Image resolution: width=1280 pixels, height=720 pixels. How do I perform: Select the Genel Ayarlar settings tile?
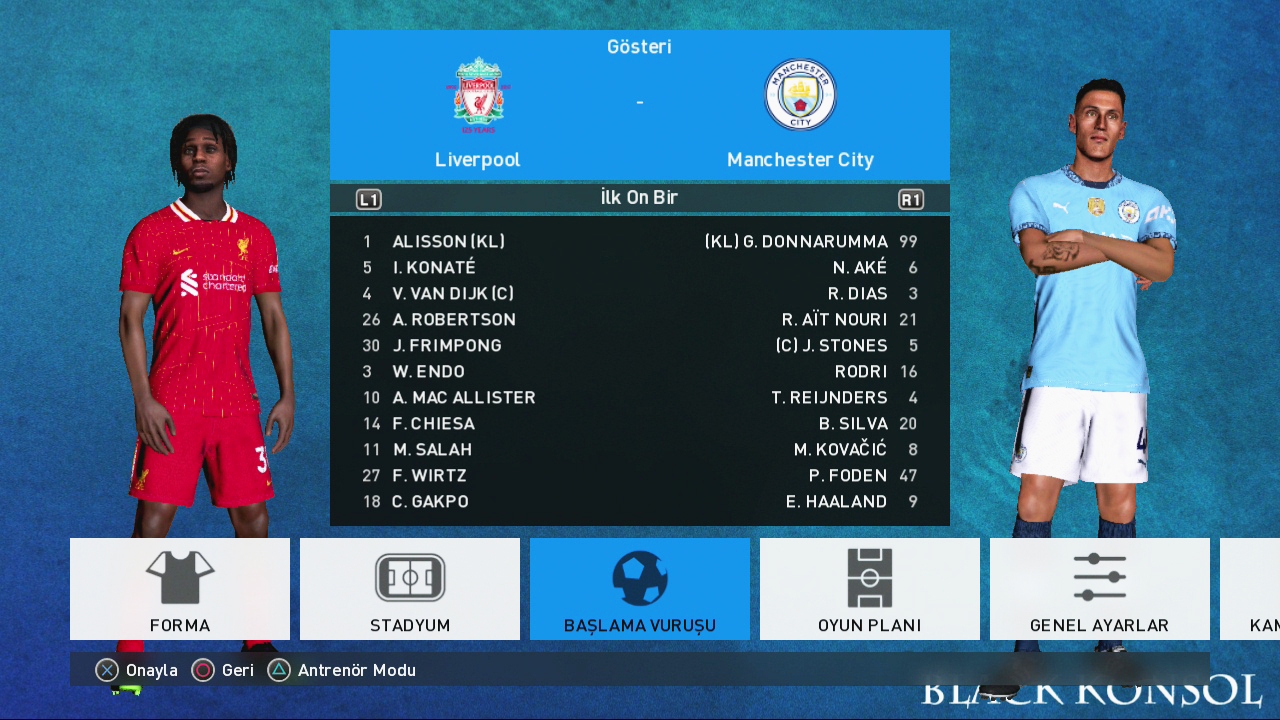click(x=1099, y=589)
